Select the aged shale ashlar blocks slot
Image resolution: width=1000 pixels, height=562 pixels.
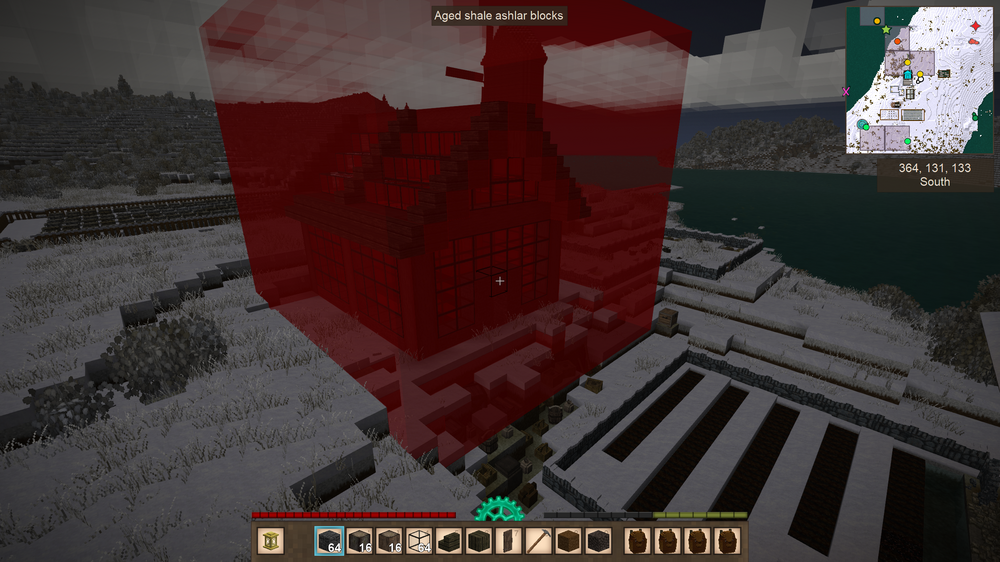[x=329, y=541]
